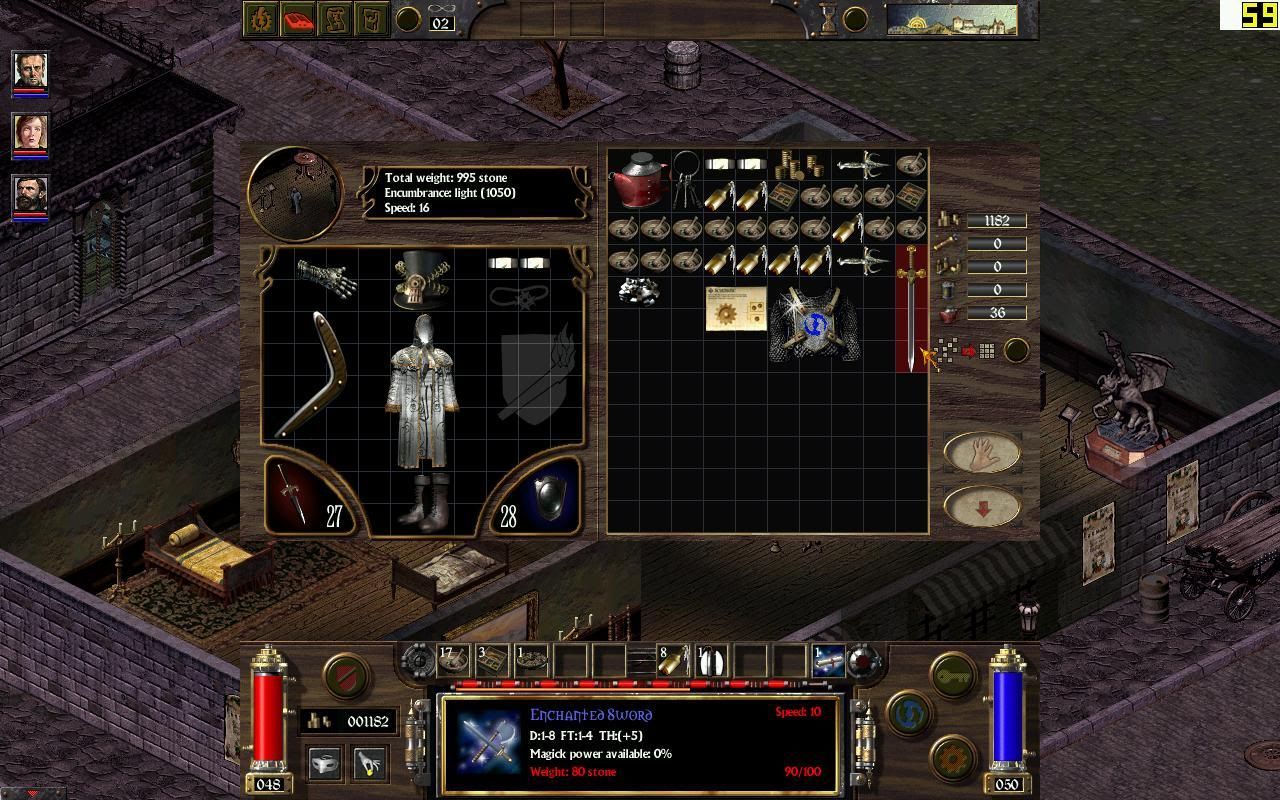This screenshot has height=800, width=1280.
Task: Open the gear options button
Action: 954,758
